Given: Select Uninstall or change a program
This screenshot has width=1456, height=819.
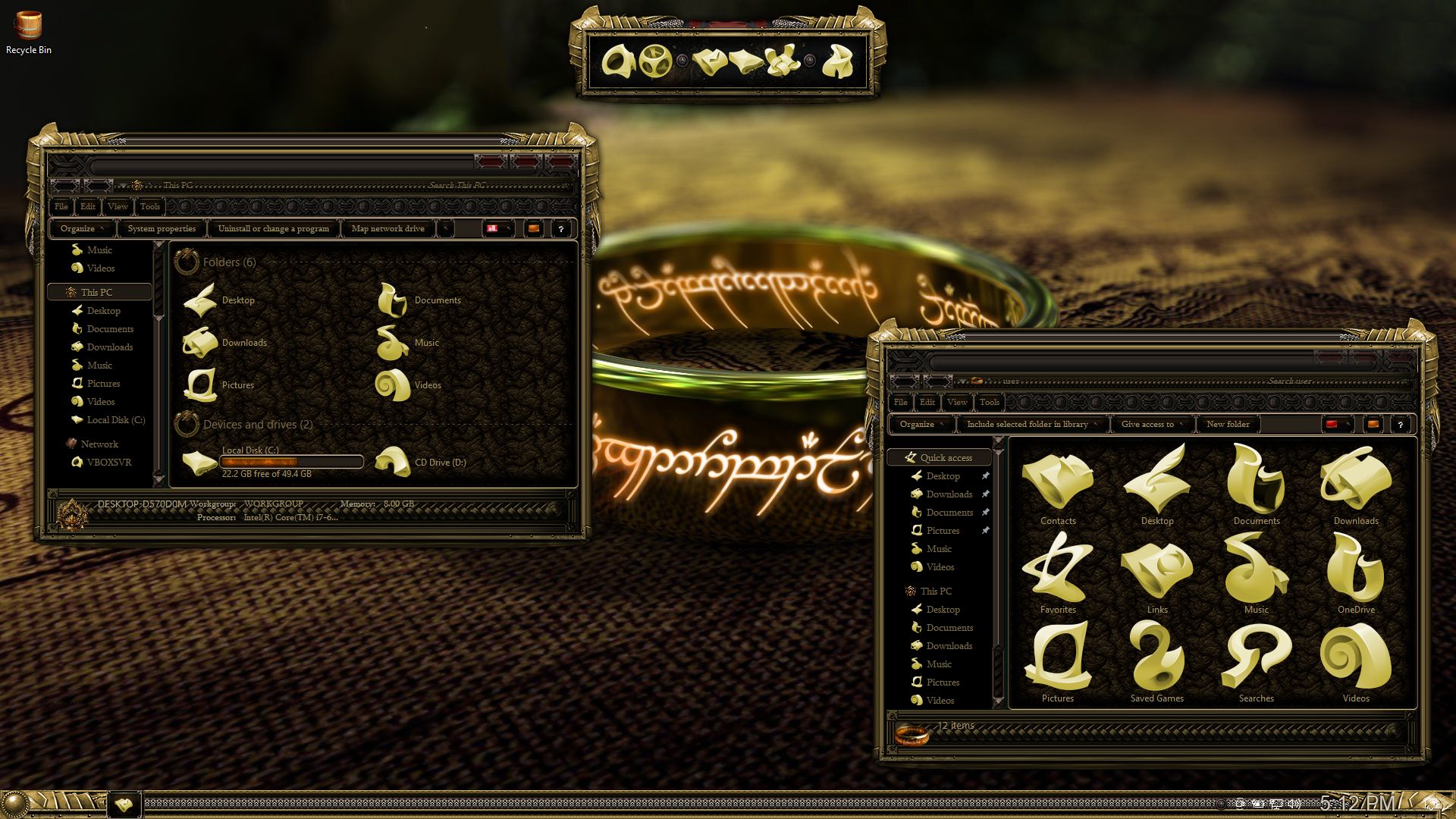Looking at the screenshot, I should click(273, 228).
